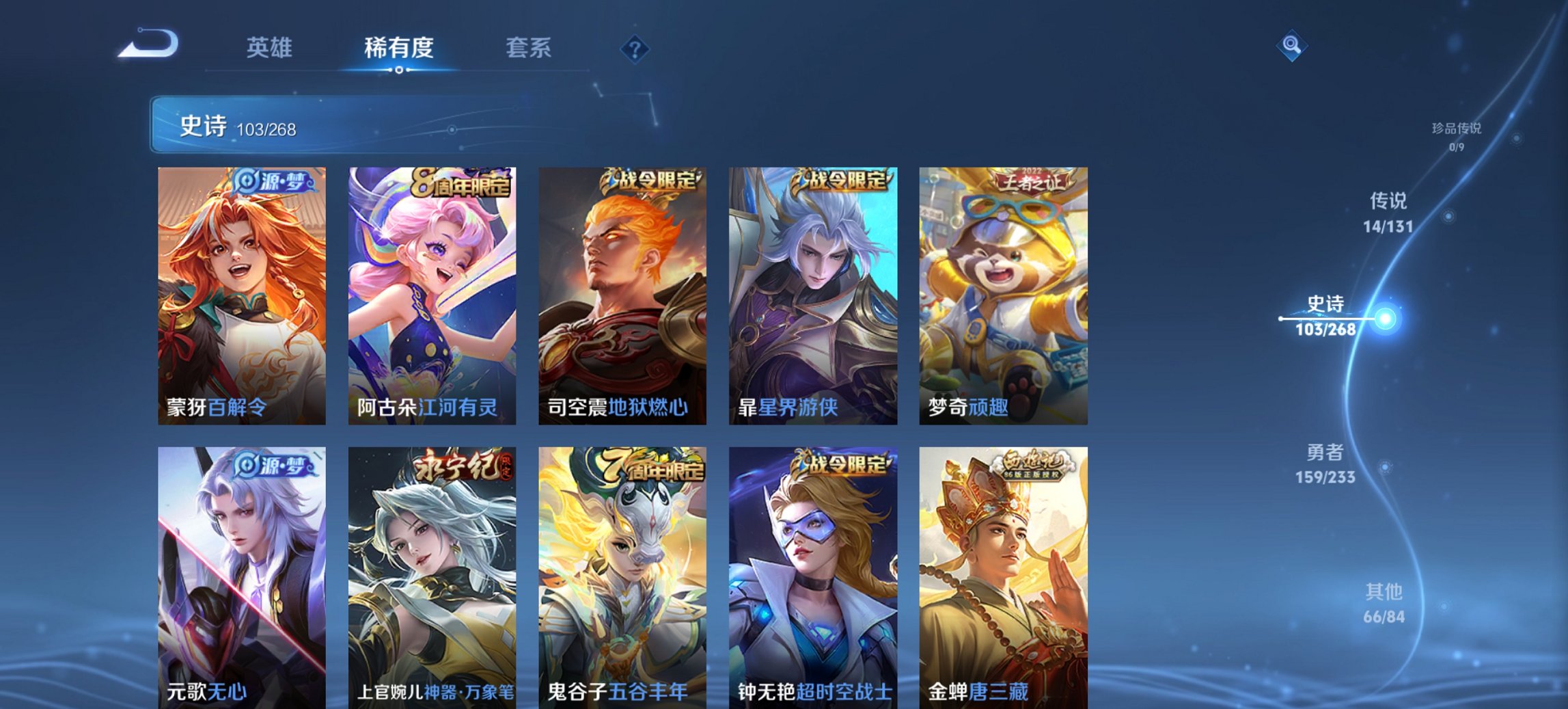Switch to the 套系 tab

(529, 48)
